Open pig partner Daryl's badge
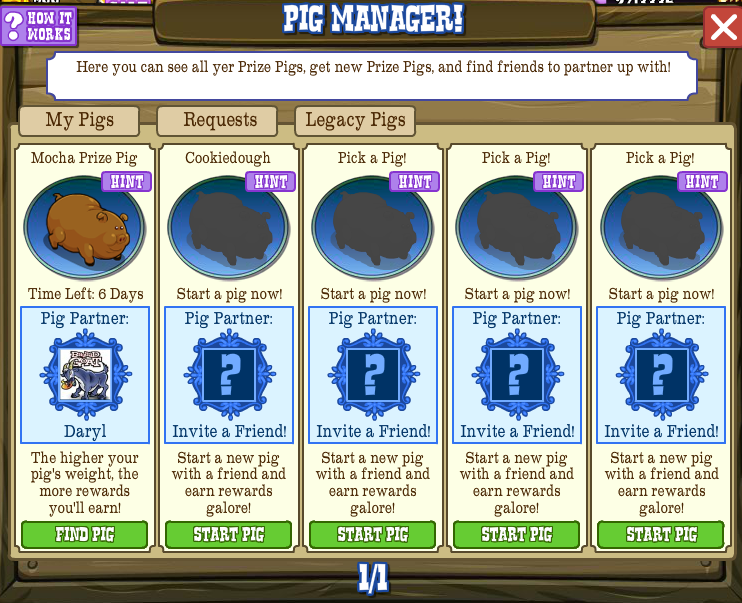The height and width of the screenshot is (603, 742). click(85, 374)
